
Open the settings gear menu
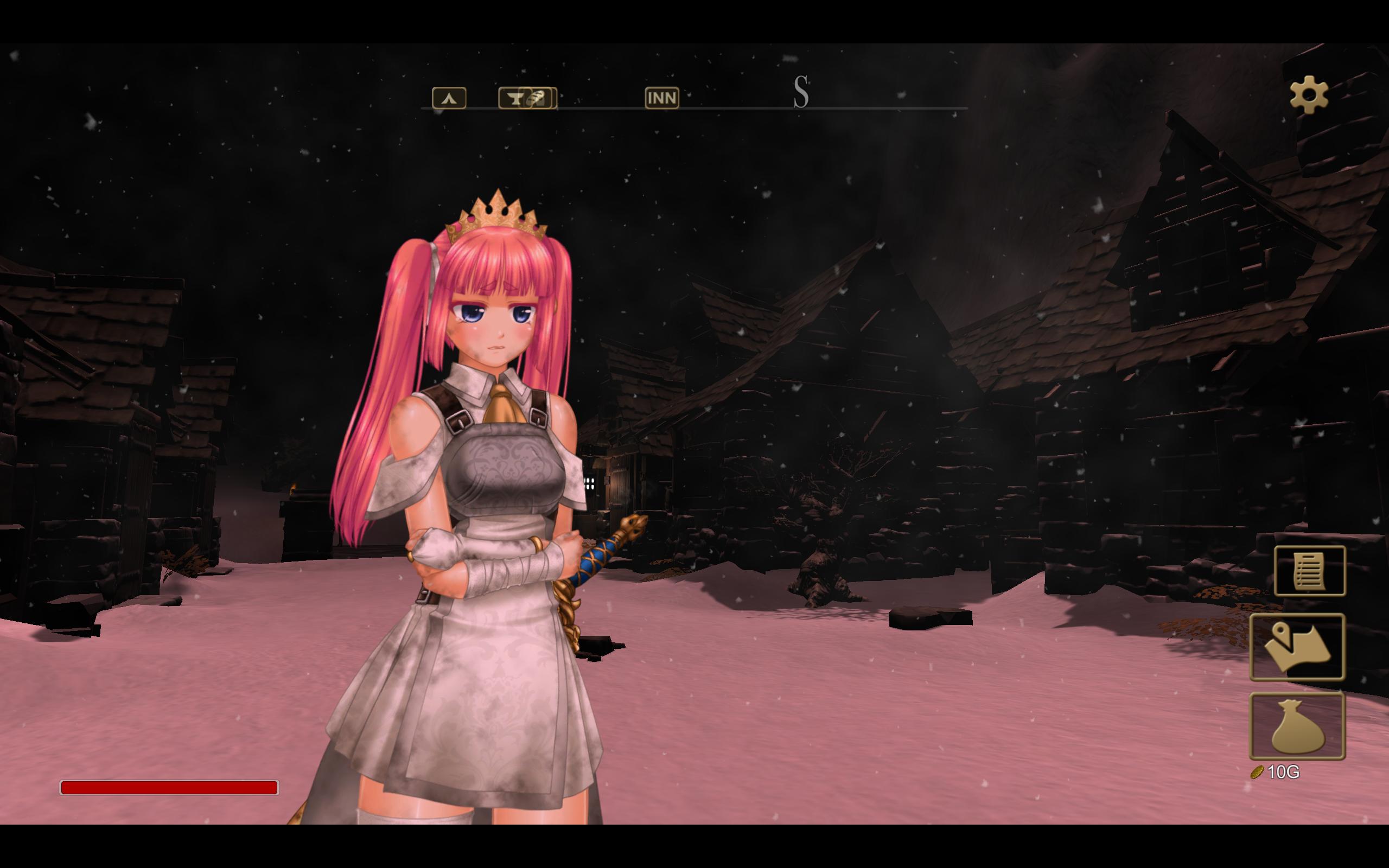[x=1309, y=94]
